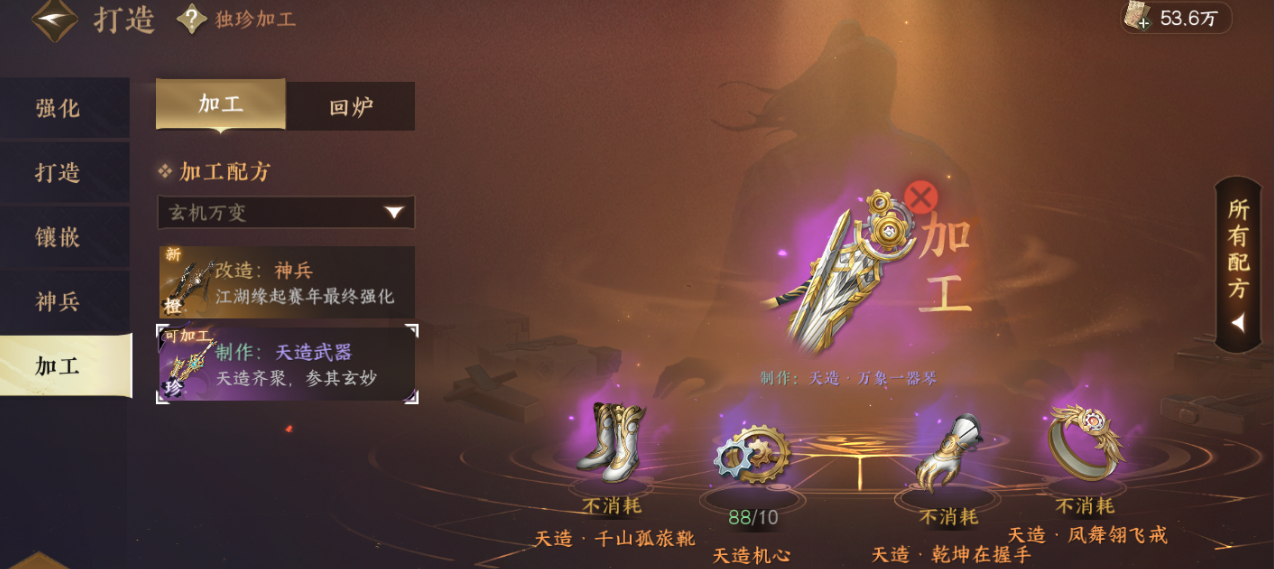Select the 改造：神兵 recipe
Viewport: 1274px width, 569px height.
[286, 282]
